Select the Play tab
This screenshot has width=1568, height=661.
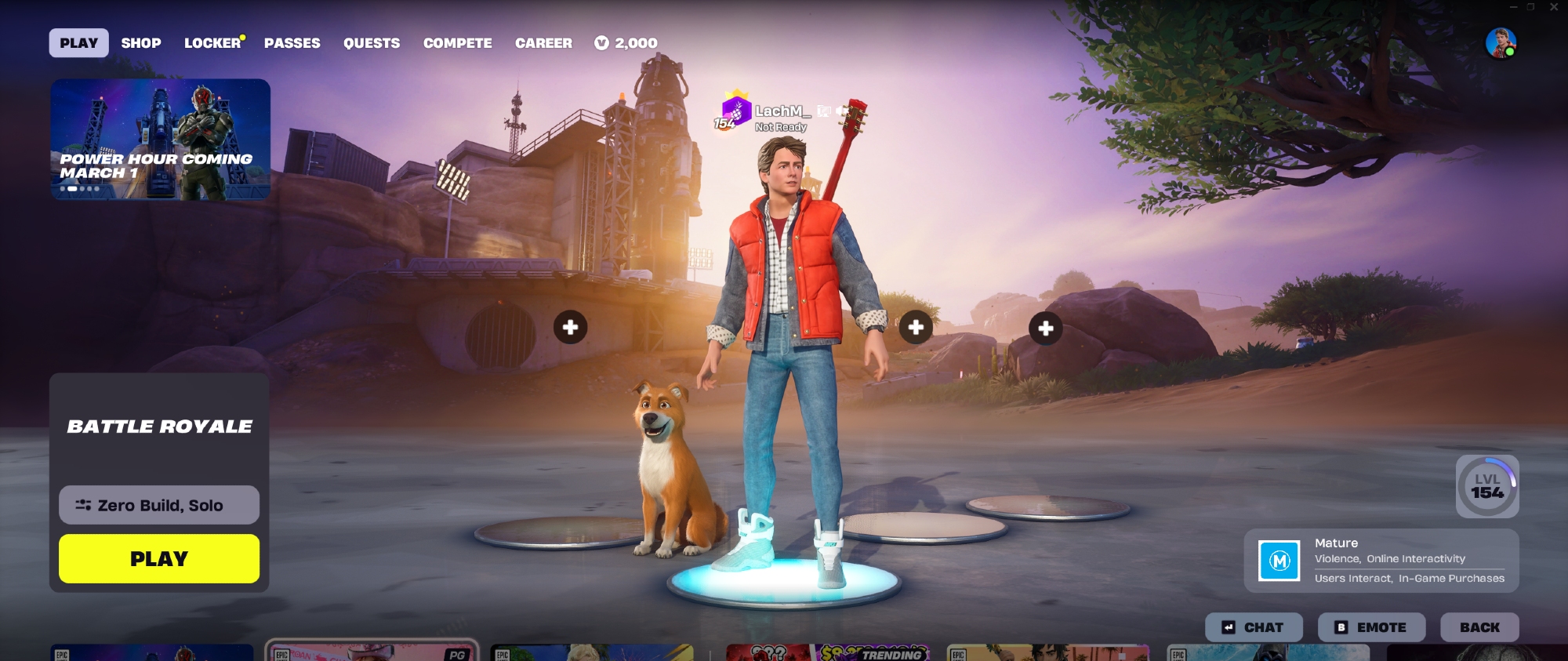79,43
